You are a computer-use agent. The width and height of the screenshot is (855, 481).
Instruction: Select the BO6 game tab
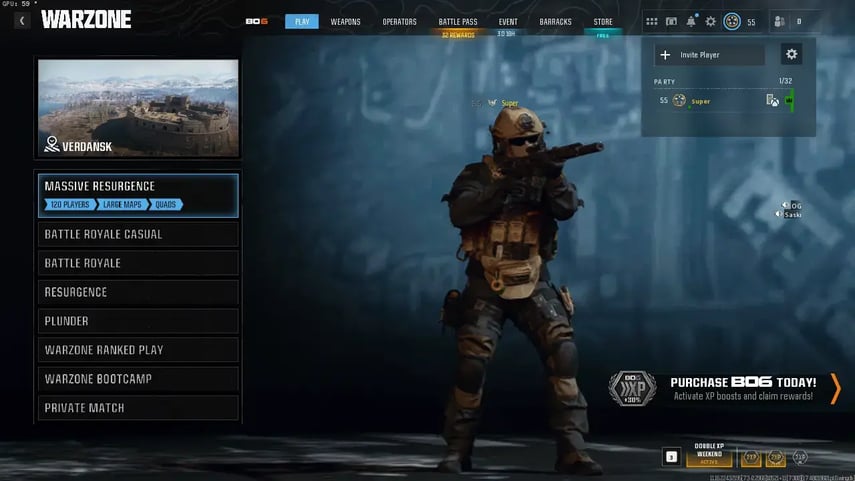(257, 22)
